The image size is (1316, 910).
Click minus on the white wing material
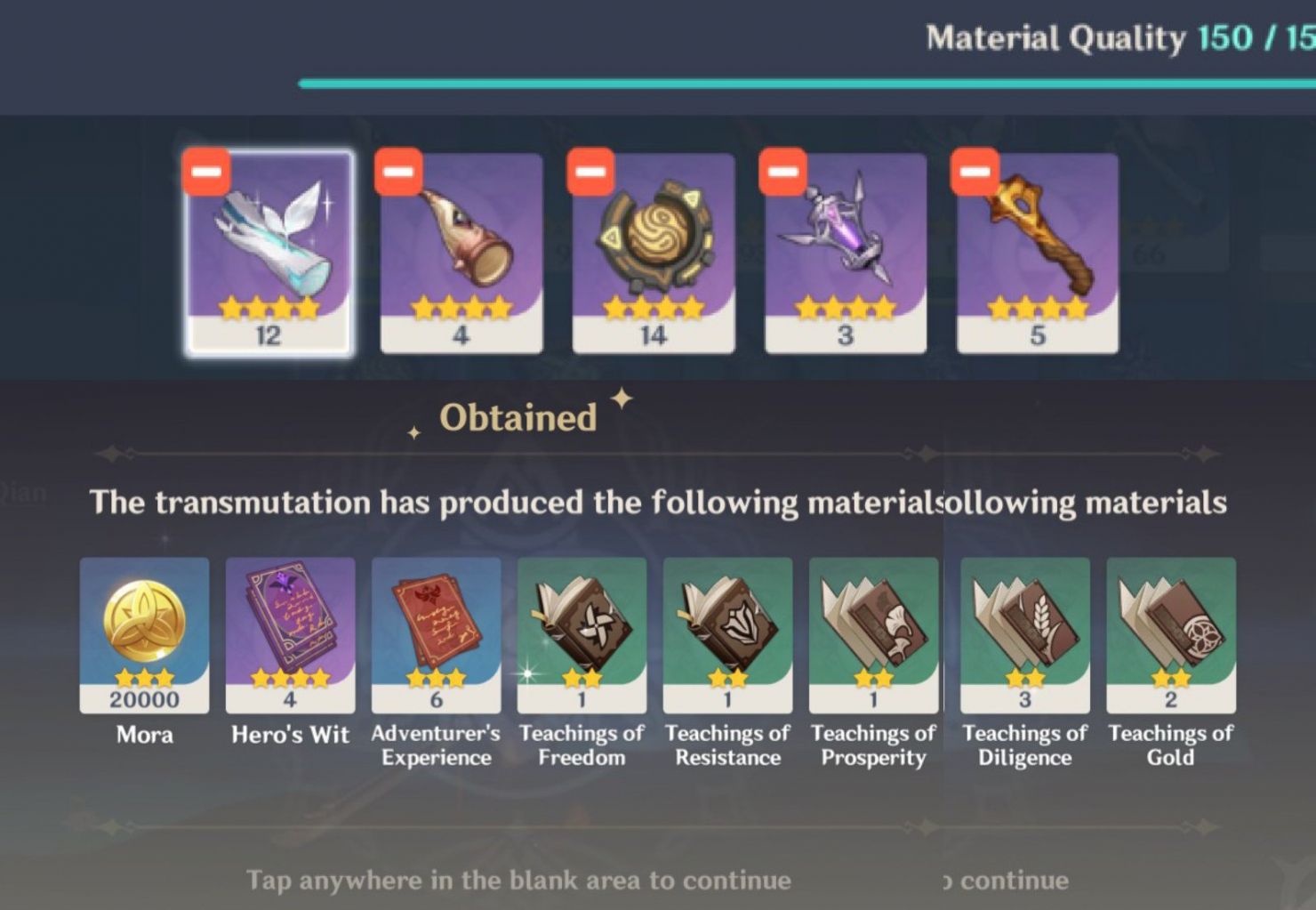point(207,171)
